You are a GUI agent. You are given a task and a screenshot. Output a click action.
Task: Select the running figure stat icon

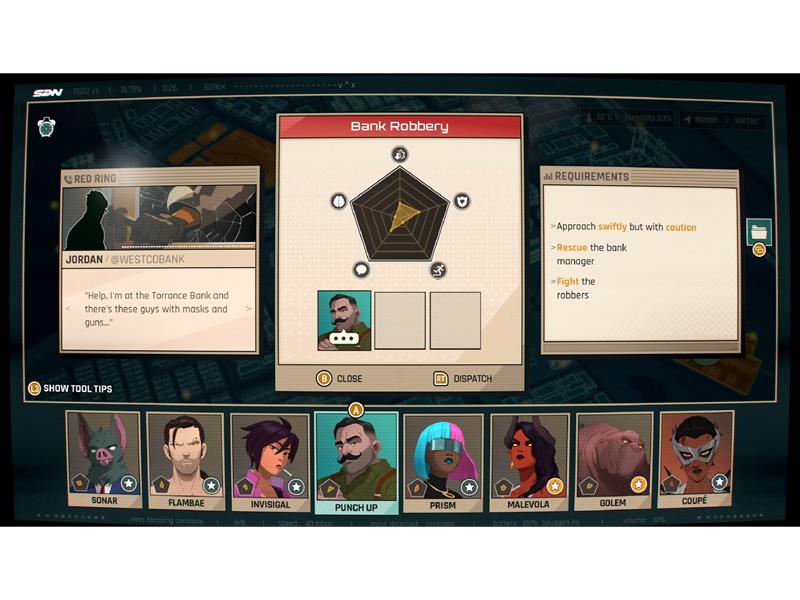coord(437,270)
